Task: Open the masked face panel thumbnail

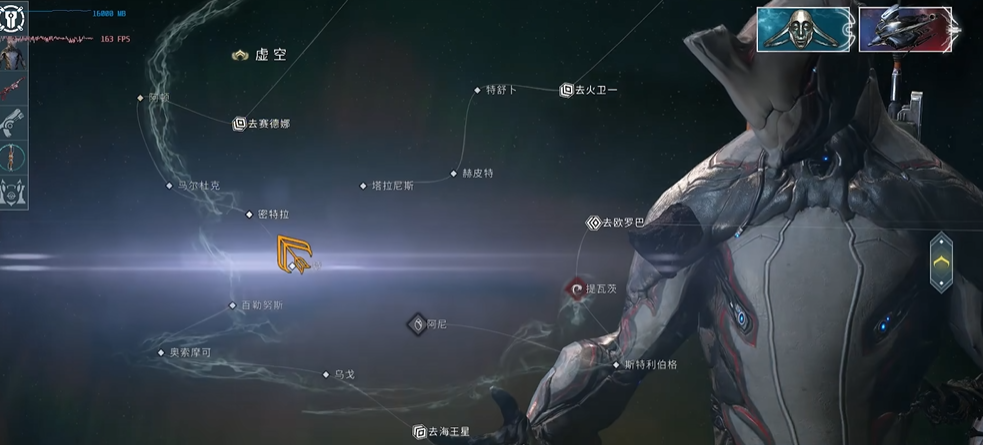Action: coord(804,29)
